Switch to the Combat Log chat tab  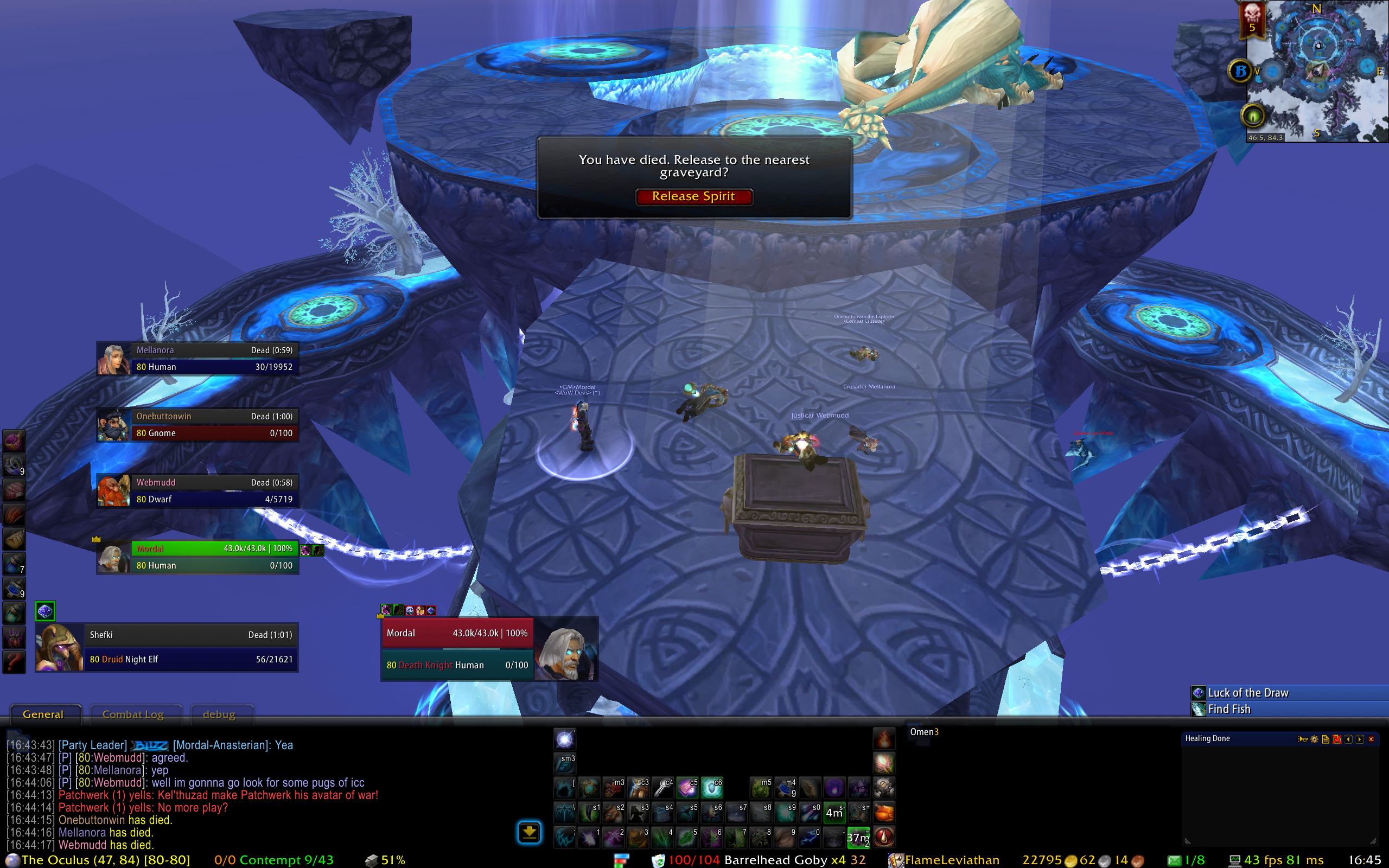[x=133, y=714]
